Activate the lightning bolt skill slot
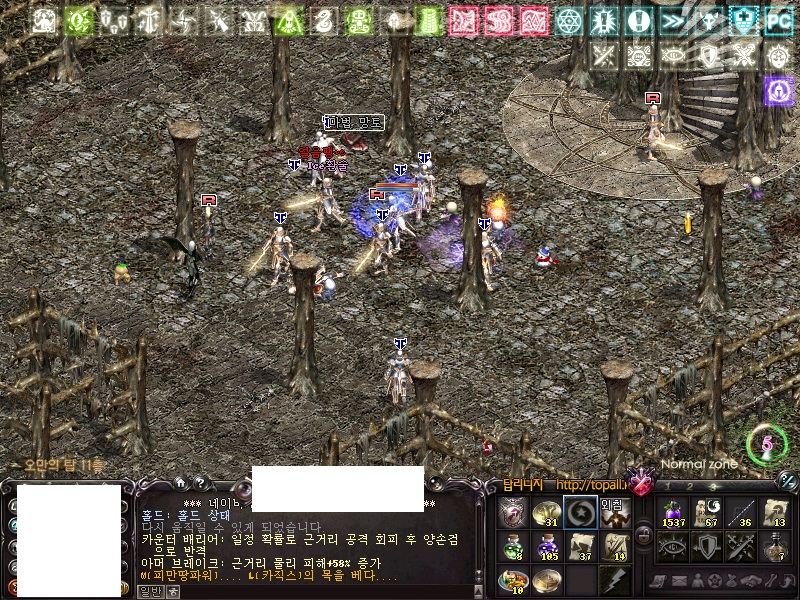The height and width of the screenshot is (600, 800). (614, 579)
